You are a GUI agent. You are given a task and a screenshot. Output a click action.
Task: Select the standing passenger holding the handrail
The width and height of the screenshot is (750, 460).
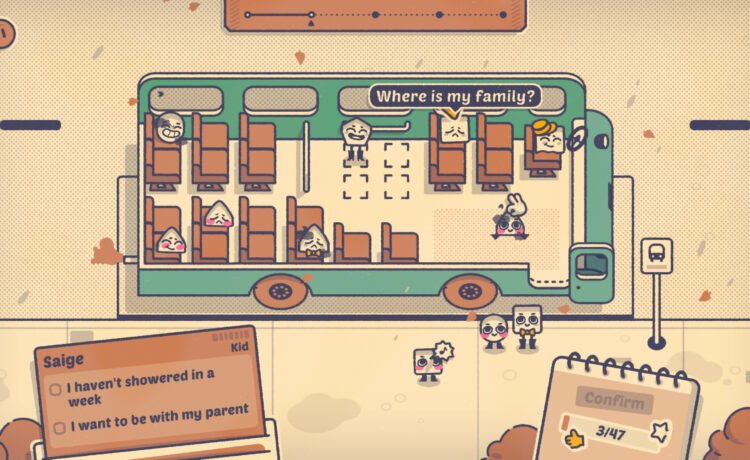355,135
